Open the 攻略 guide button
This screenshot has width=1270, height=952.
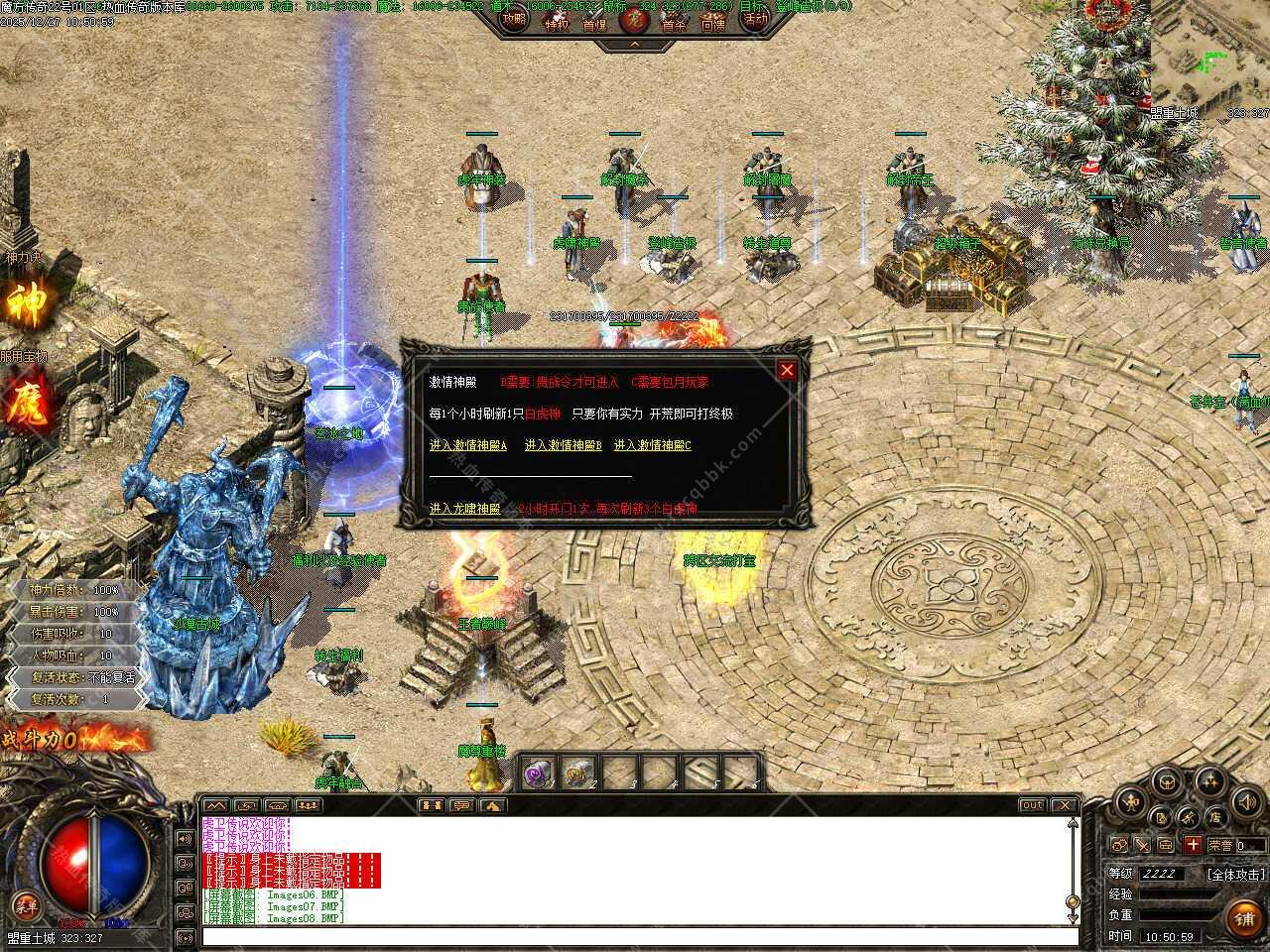514,20
